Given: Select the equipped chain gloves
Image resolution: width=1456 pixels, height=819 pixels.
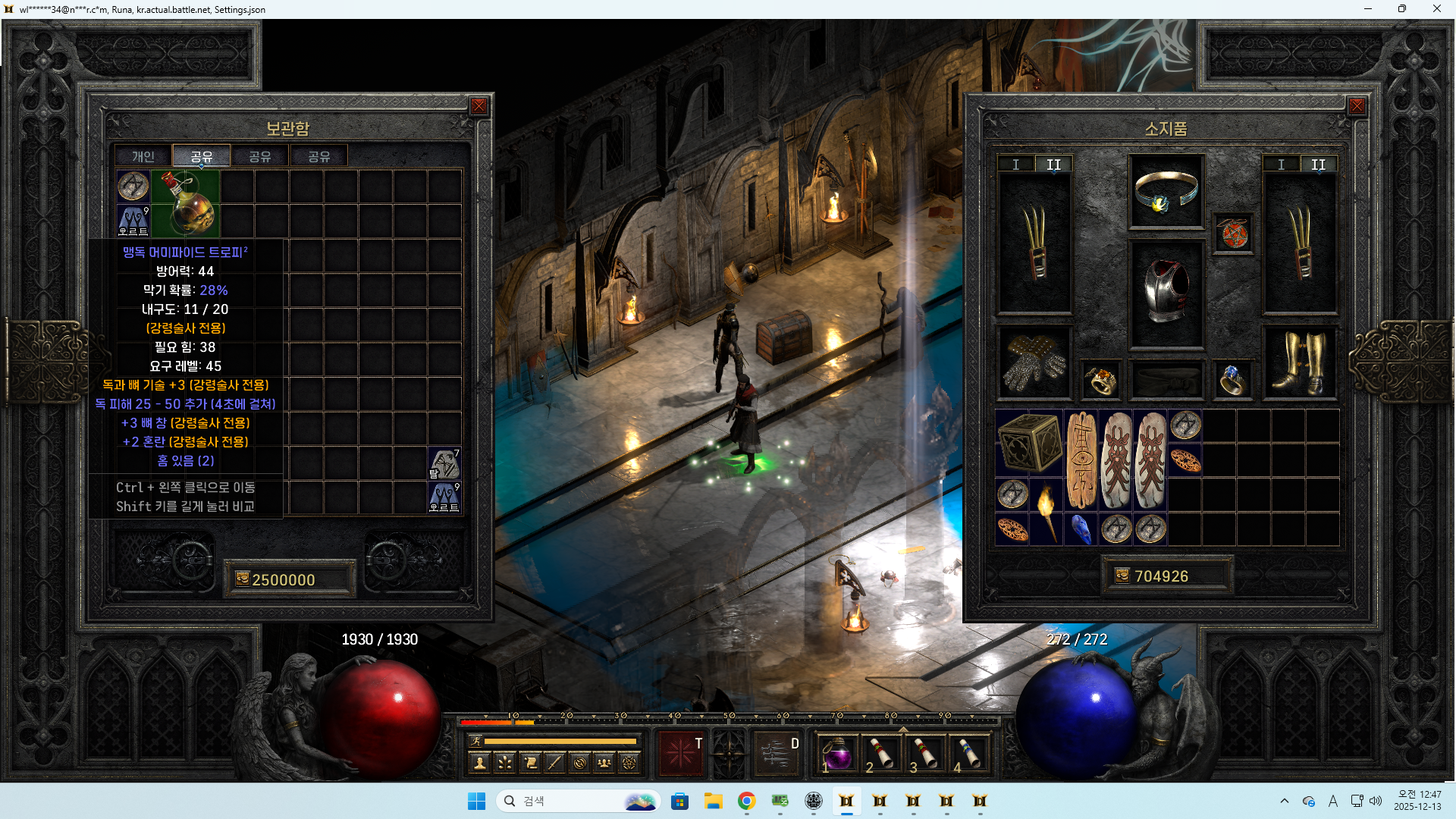Looking at the screenshot, I should (x=1034, y=362).
